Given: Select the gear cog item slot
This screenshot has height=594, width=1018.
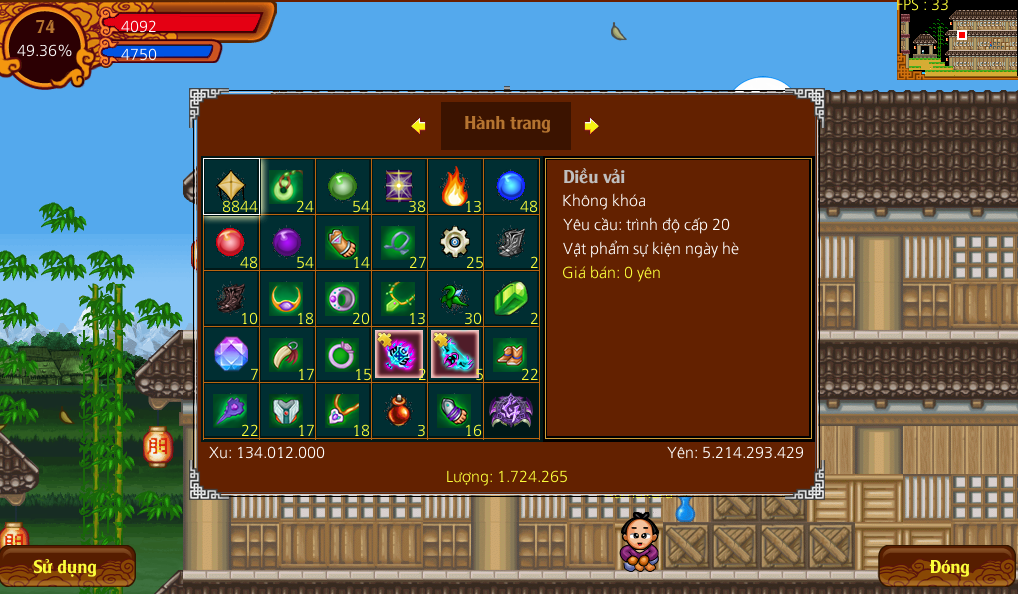Looking at the screenshot, I should click(455, 243).
